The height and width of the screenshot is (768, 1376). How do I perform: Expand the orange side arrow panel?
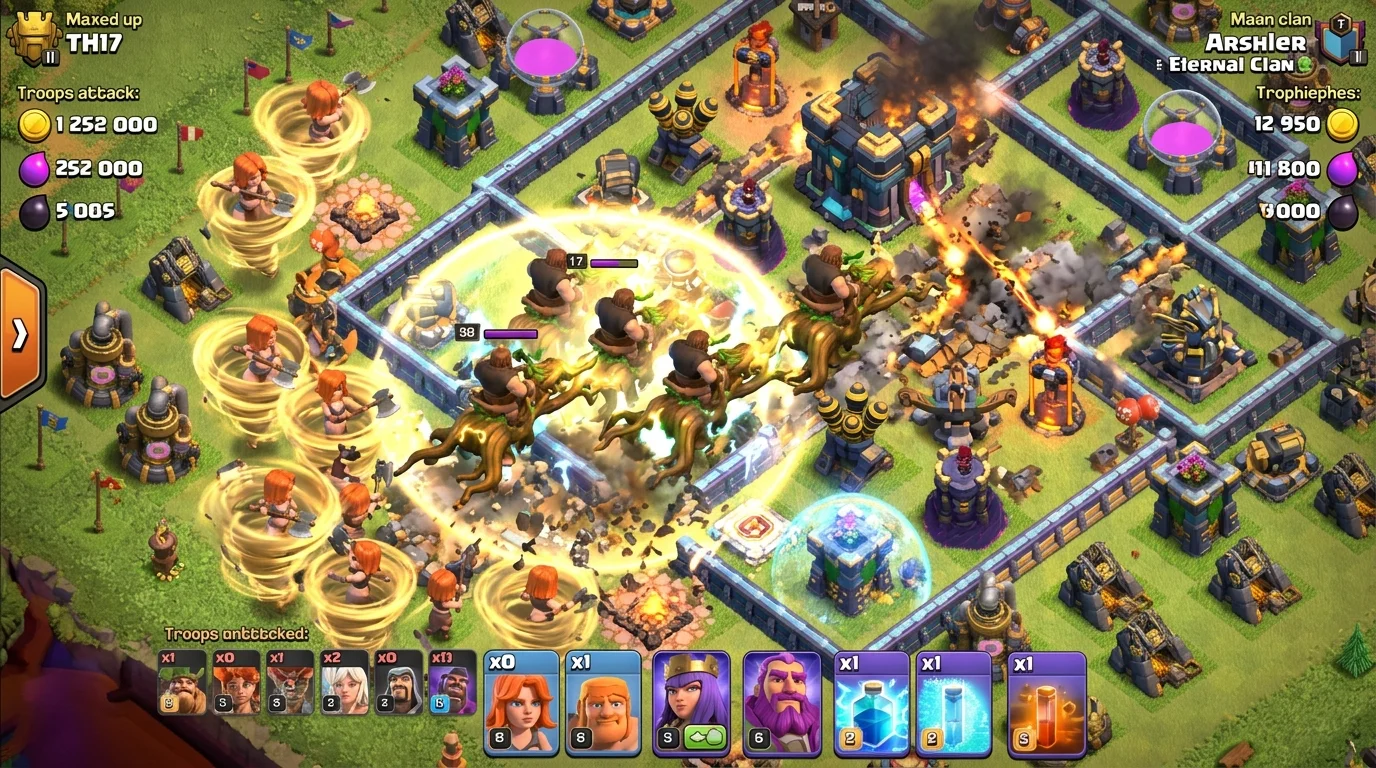click(x=18, y=337)
